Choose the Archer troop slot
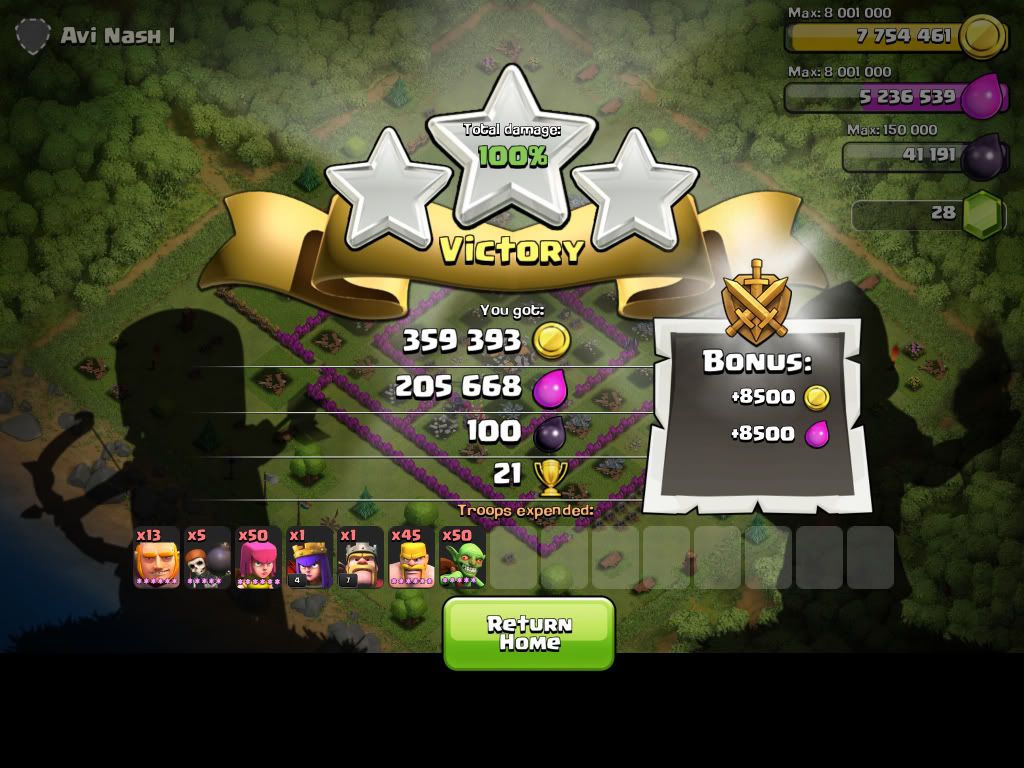Image resolution: width=1024 pixels, height=768 pixels. click(259, 557)
